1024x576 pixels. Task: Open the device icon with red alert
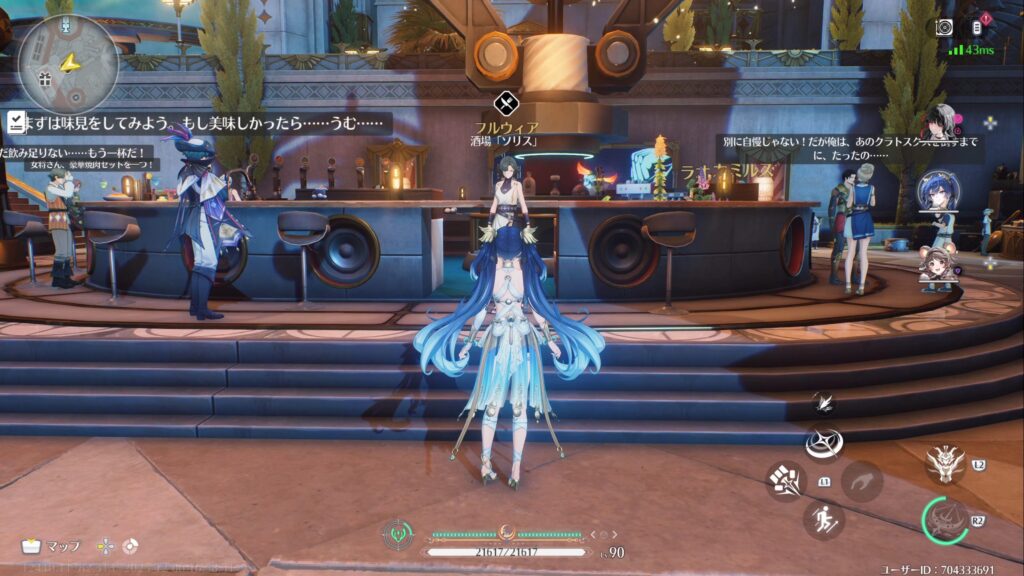pyautogui.click(x=978, y=27)
